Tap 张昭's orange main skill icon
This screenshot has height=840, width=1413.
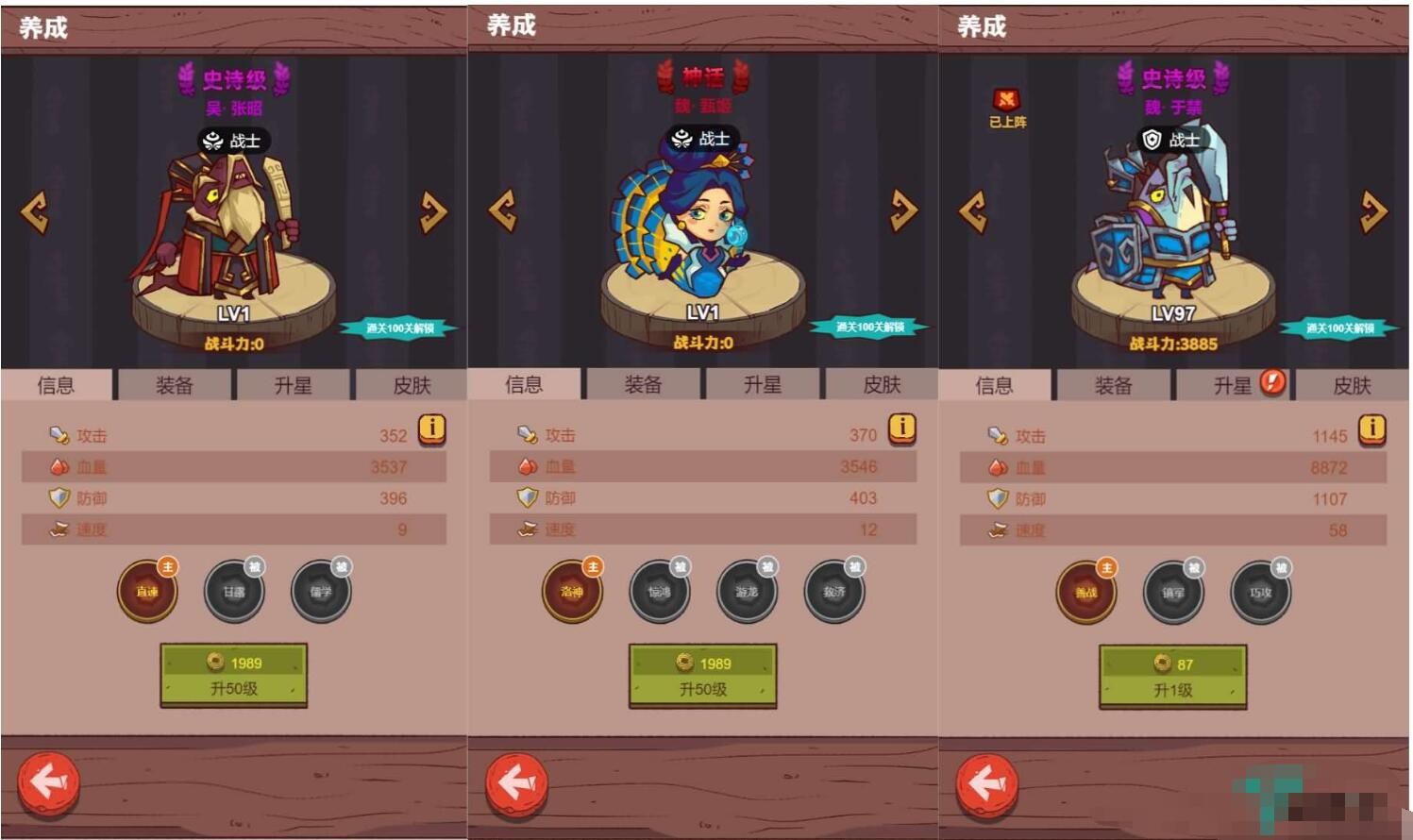coord(146,591)
